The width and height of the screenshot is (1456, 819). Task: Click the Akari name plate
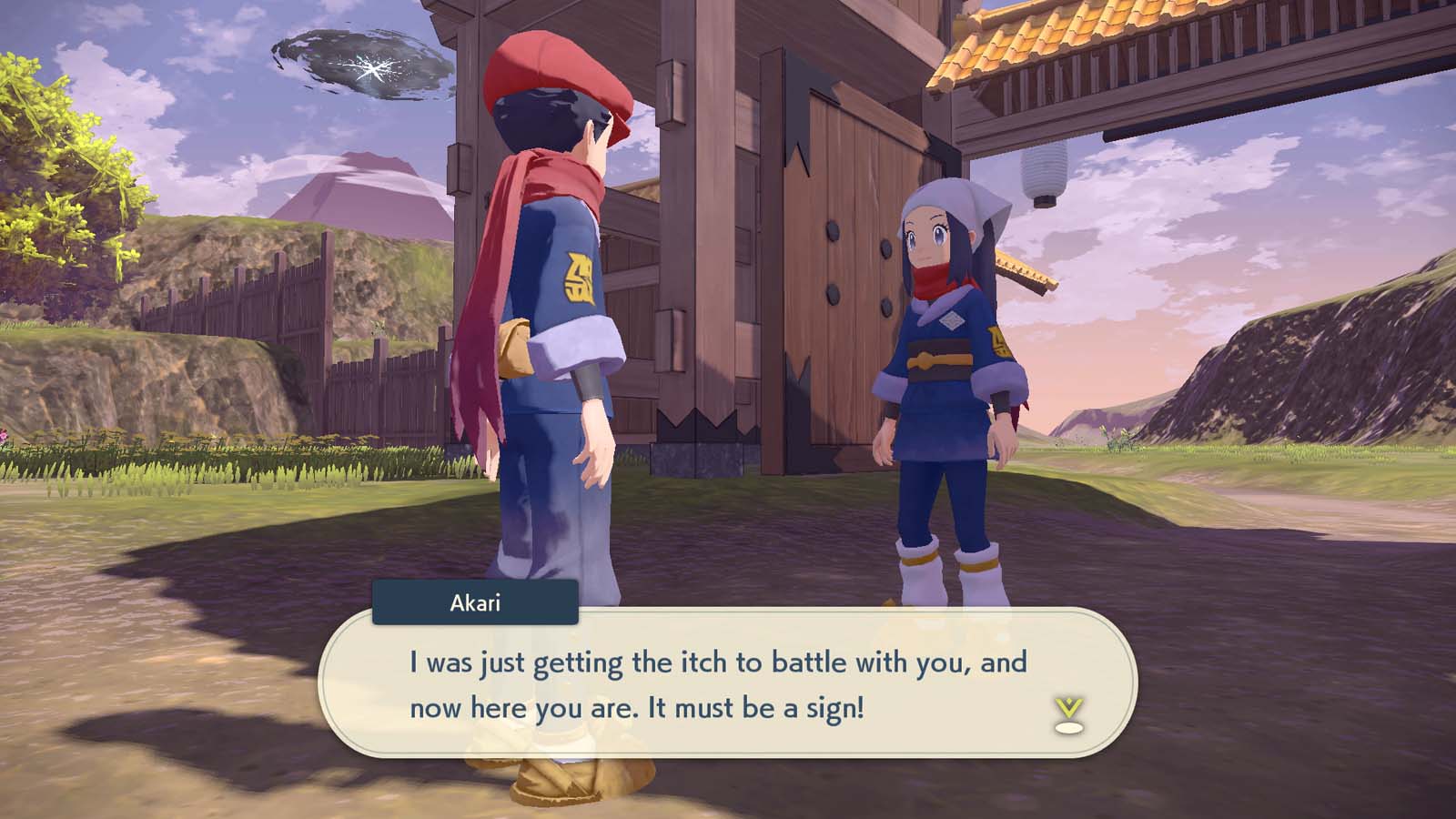[474, 602]
